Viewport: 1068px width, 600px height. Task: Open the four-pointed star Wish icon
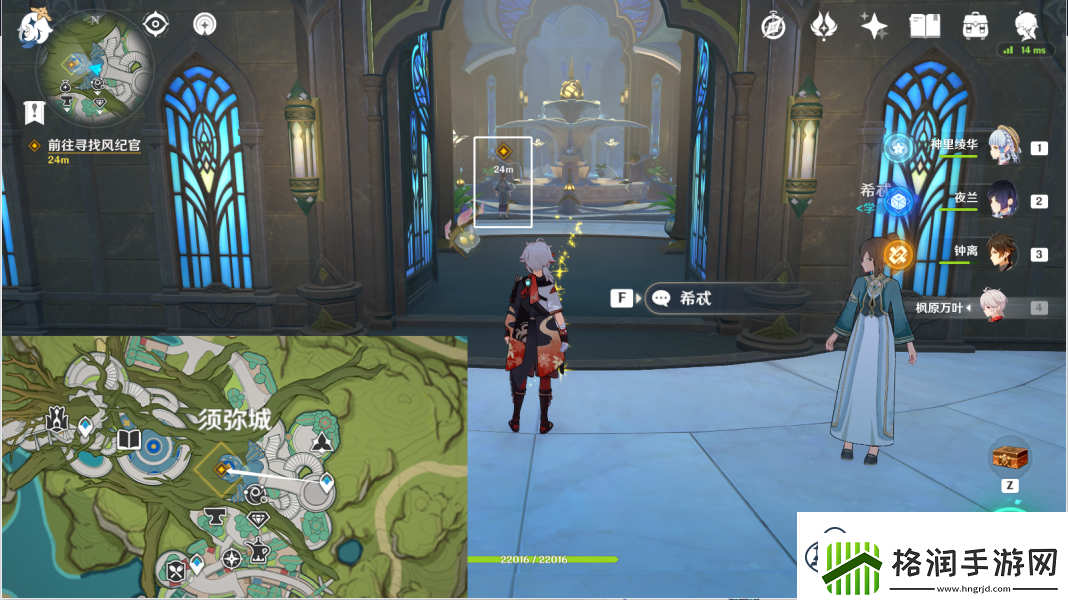click(874, 26)
